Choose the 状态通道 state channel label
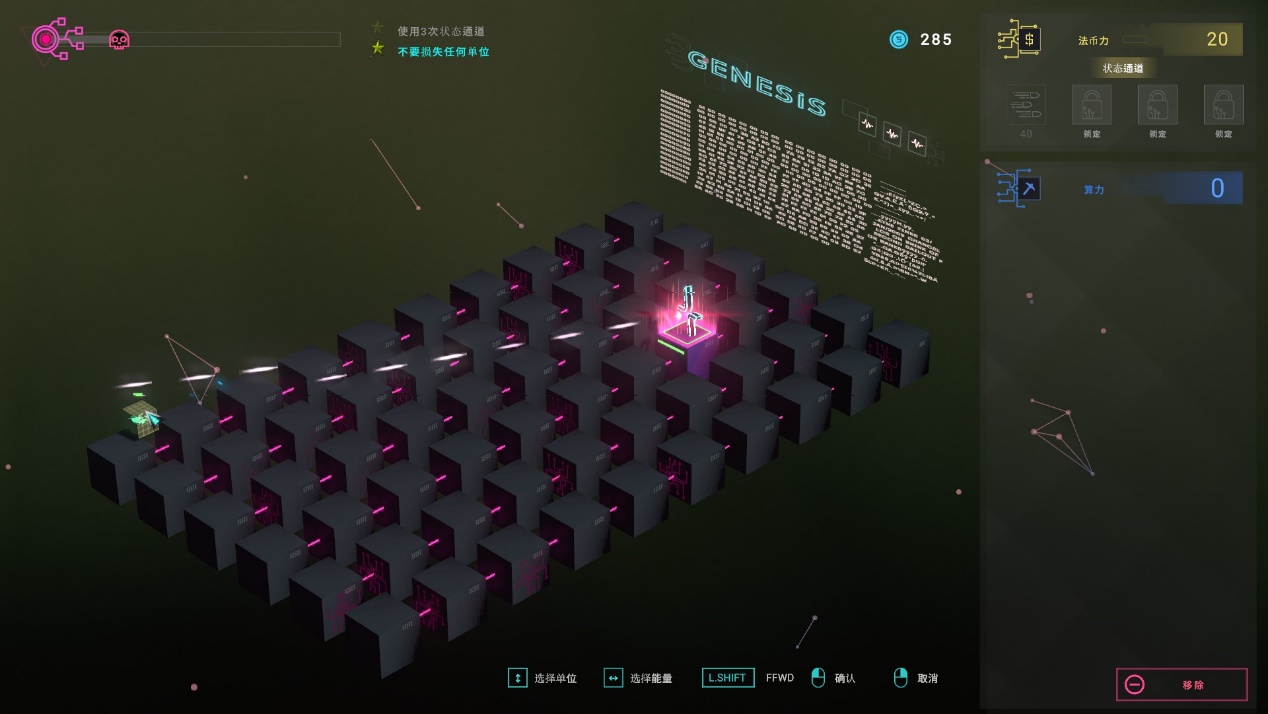The height and width of the screenshot is (714, 1268). tap(1123, 68)
